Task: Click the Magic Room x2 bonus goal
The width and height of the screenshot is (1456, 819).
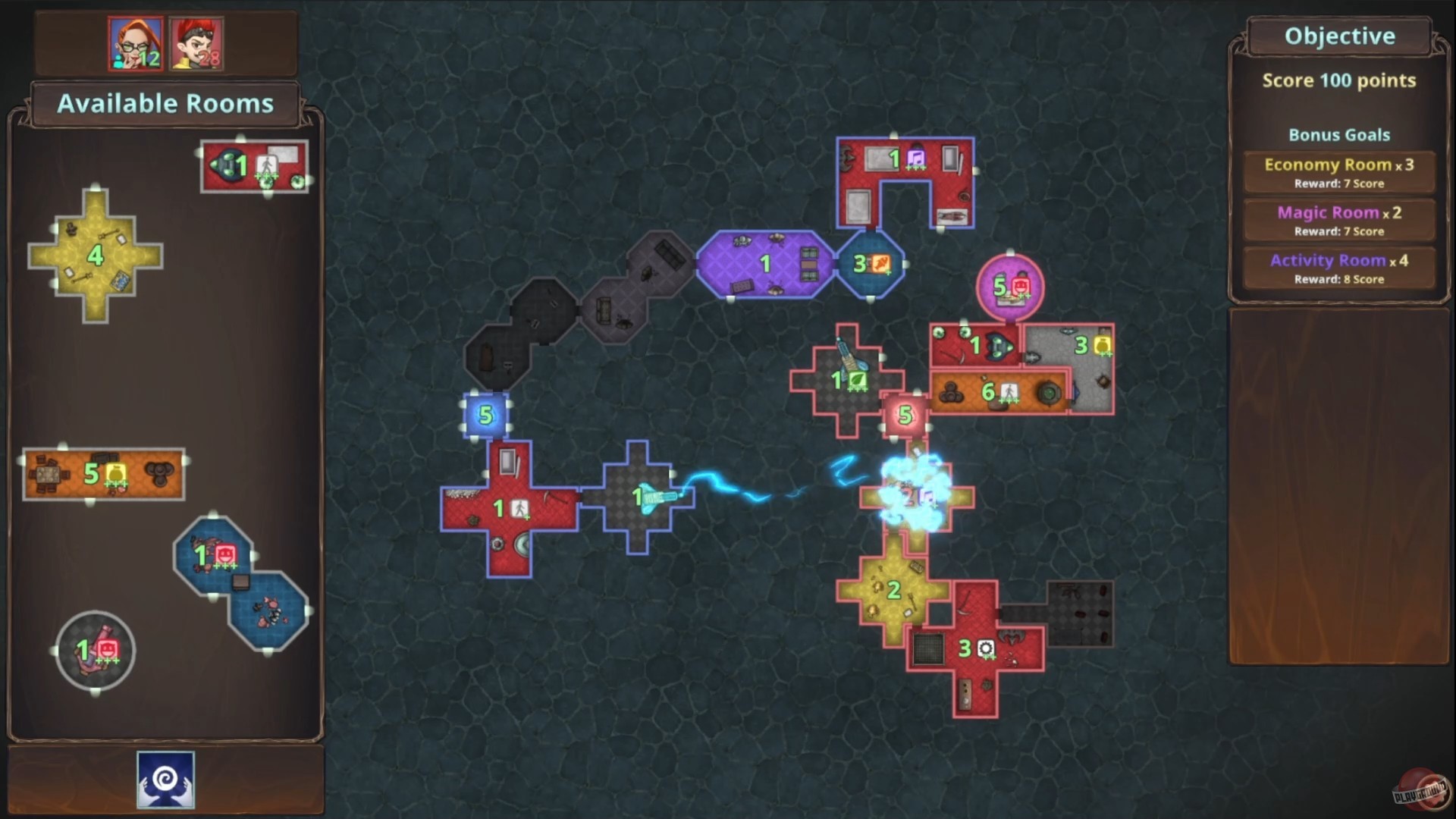Action: click(1338, 219)
